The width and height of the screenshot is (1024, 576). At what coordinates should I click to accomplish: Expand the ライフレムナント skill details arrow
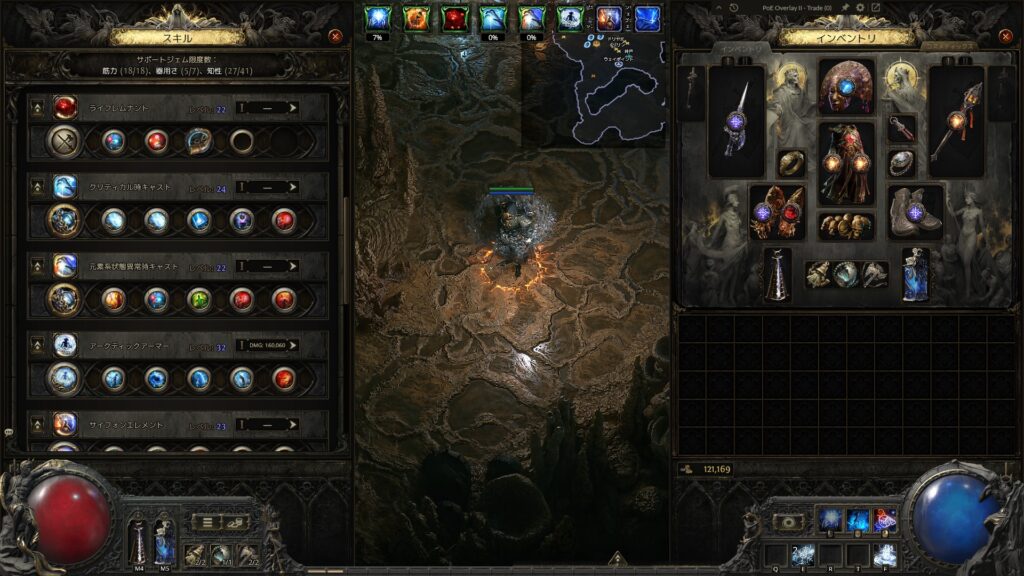[293, 107]
